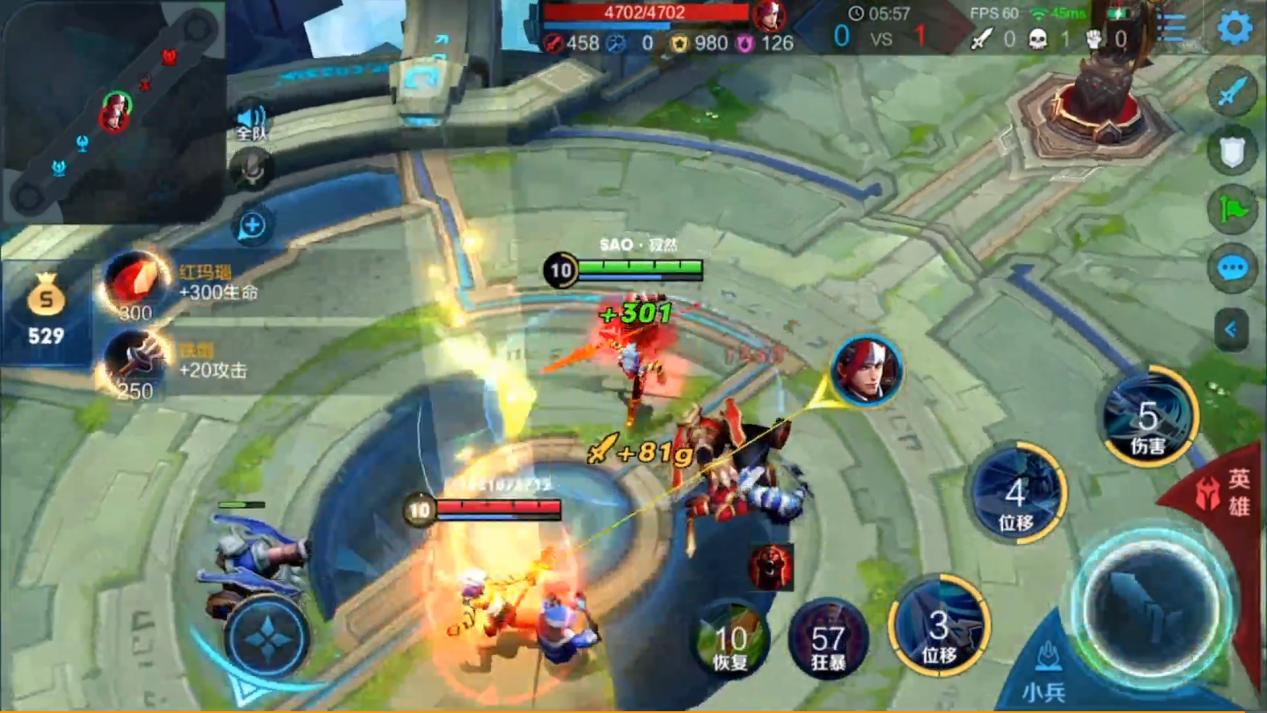Buy the recommended 铁剑 item
This screenshot has height=713, width=1267.
coord(135,362)
